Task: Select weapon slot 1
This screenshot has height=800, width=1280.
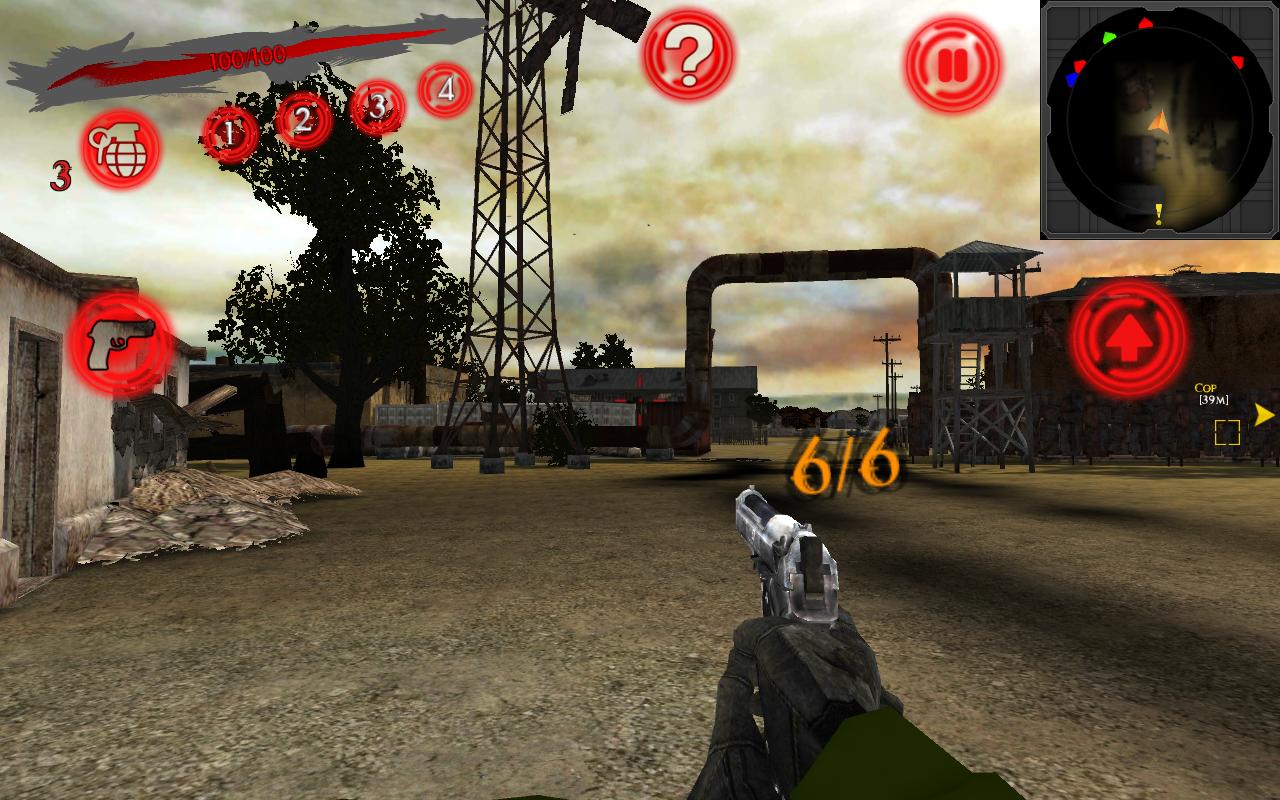Action: (x=230, y=134)
